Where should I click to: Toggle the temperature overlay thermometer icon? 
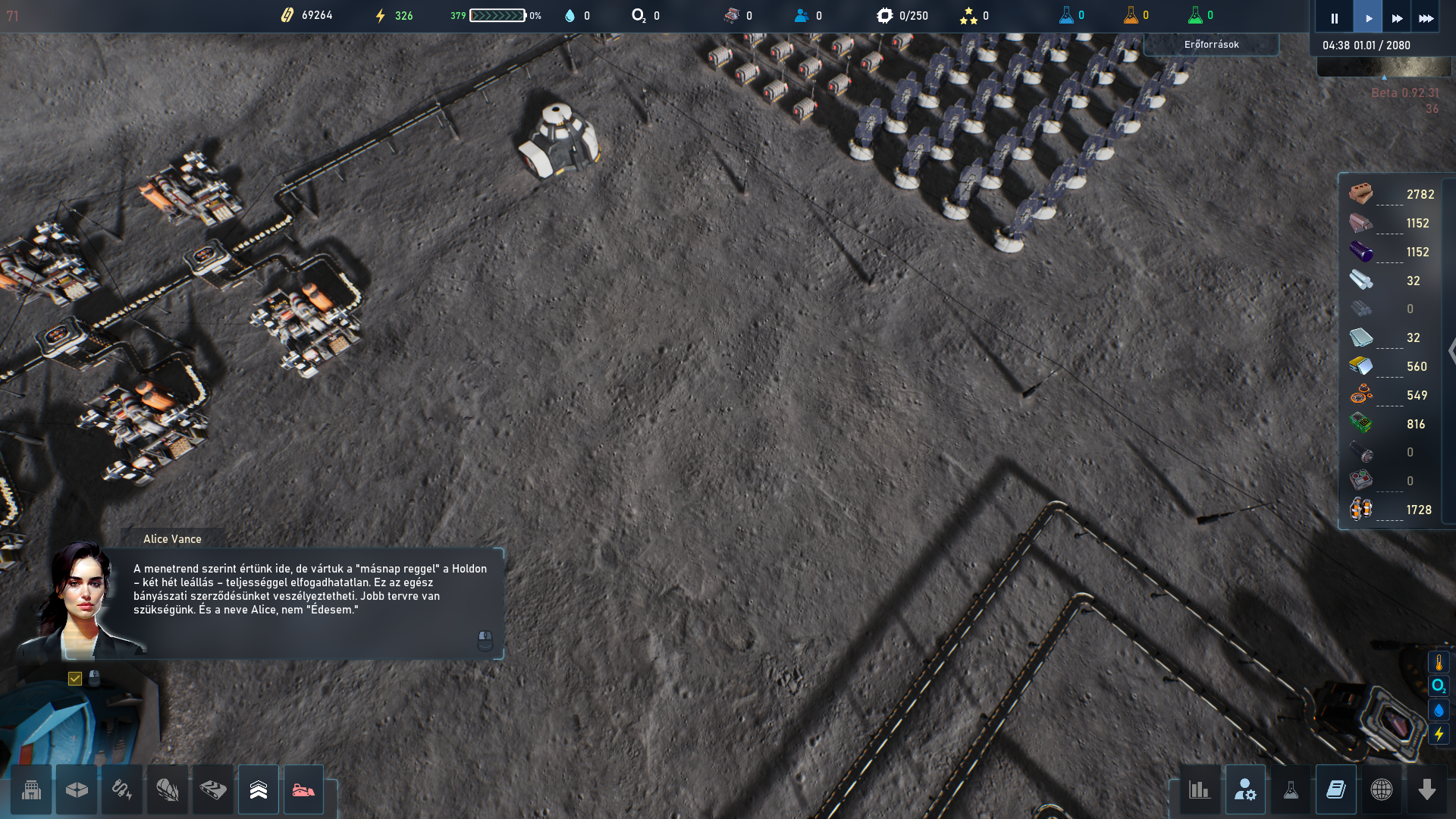(x=1439, y=663)
